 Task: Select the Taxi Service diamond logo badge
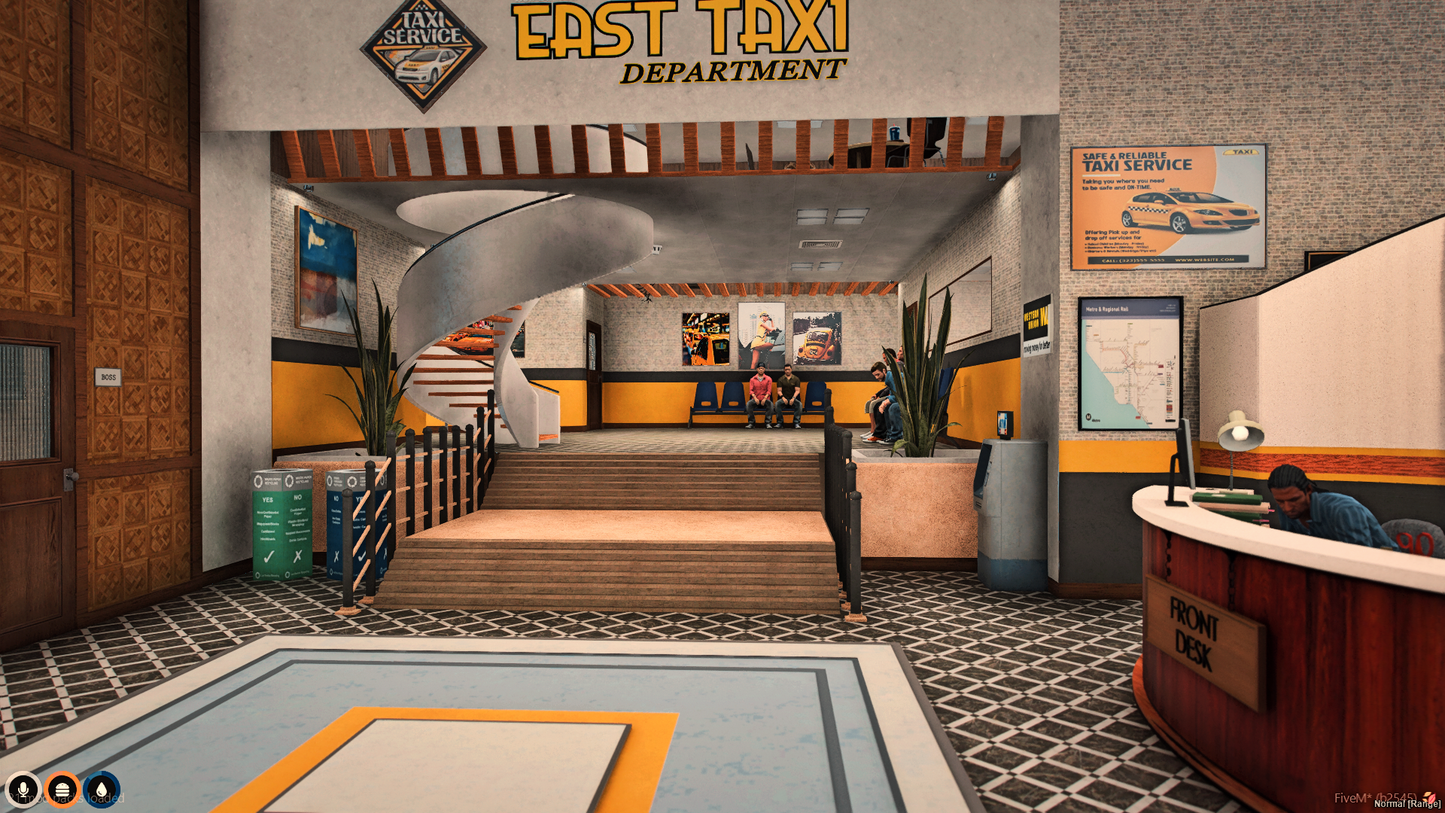(422, 48)
